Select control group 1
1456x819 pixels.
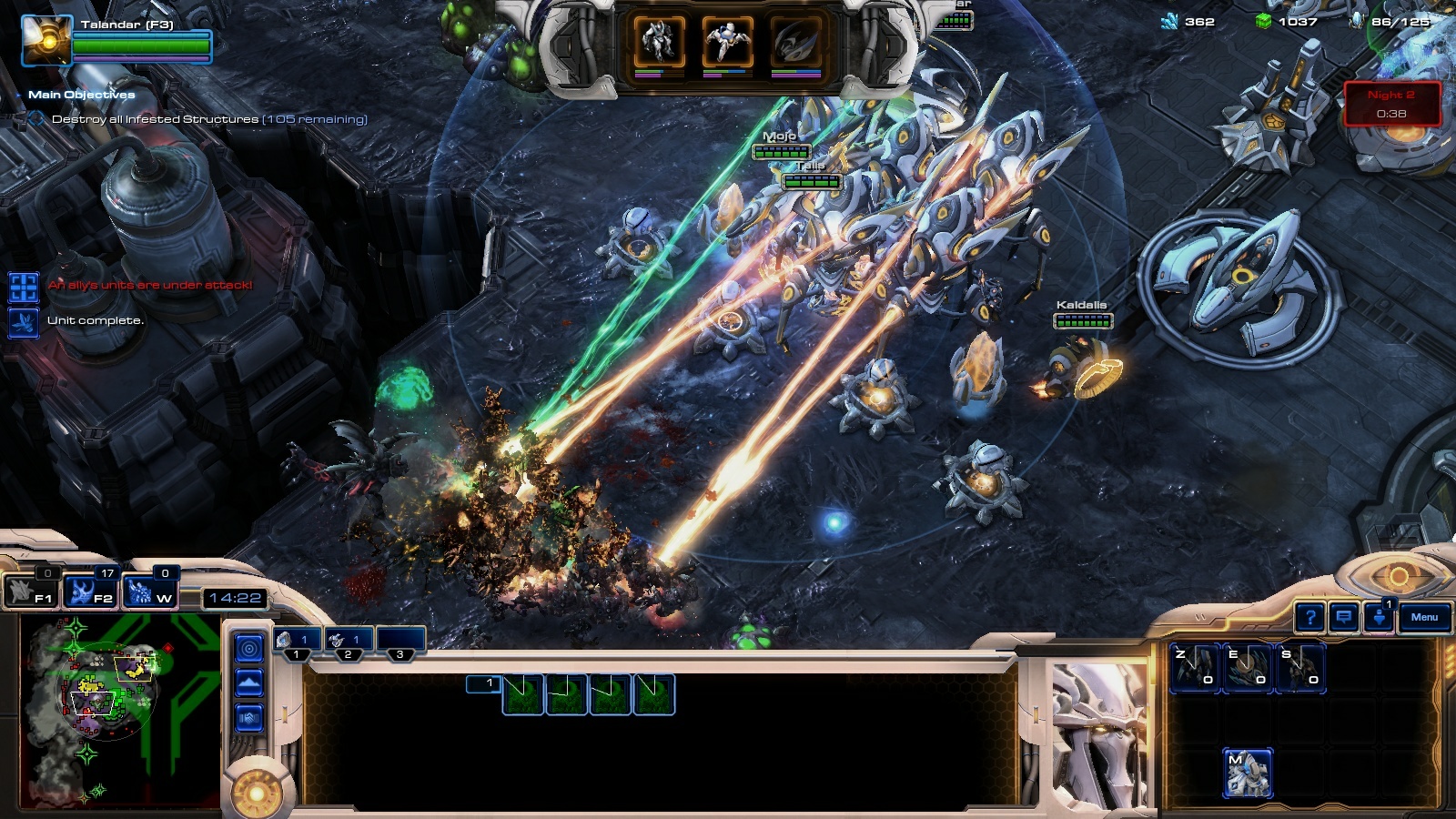click(297, 641)
